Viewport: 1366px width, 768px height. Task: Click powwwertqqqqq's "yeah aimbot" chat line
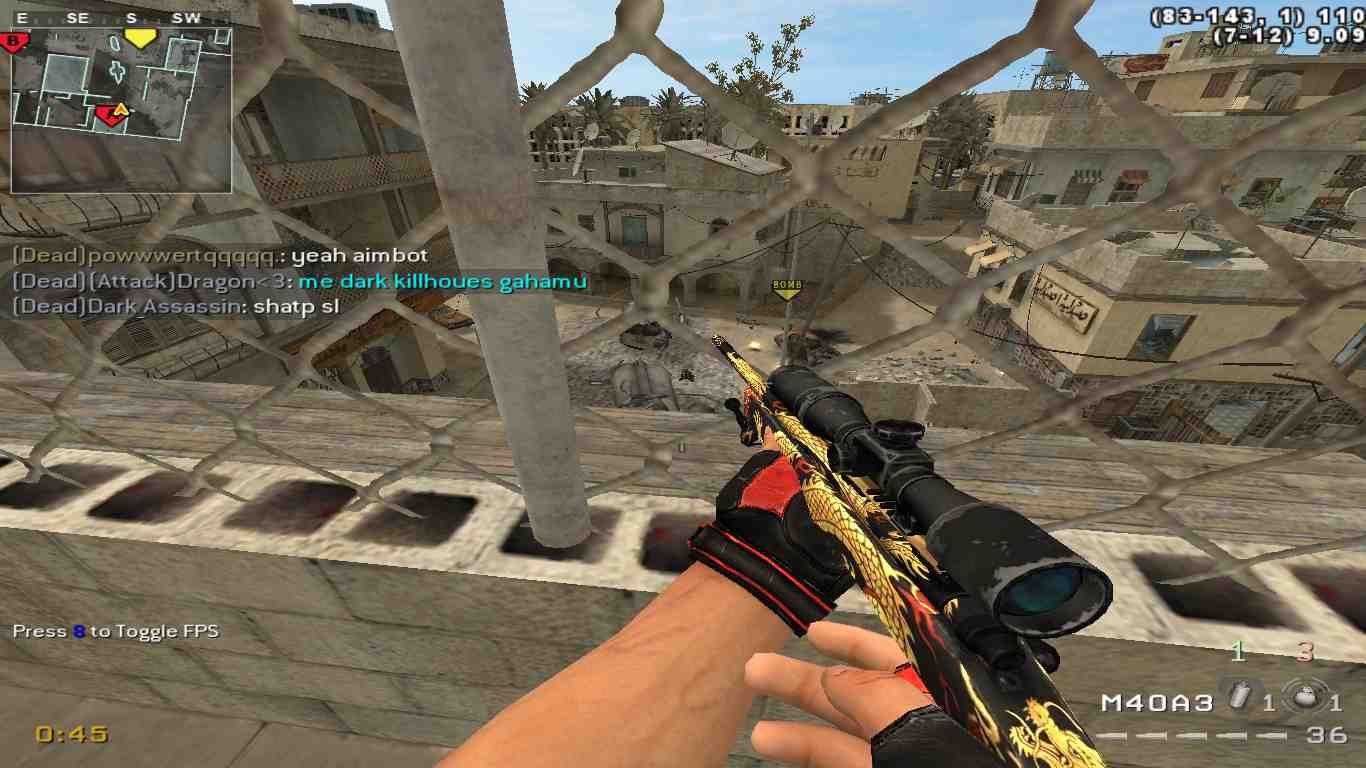[220, 256]
